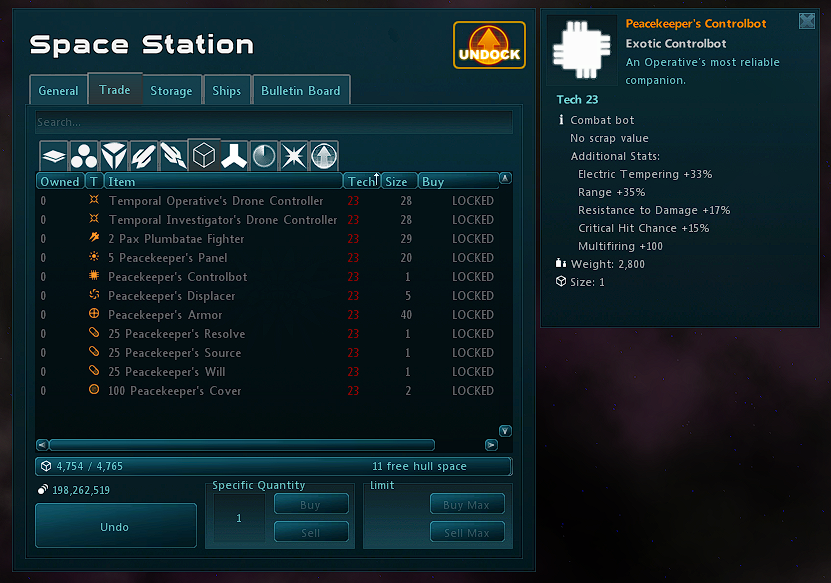
Task: Close the Peacekeeper's Controlbot tooltip panel
Action: (x=807, y=21)
